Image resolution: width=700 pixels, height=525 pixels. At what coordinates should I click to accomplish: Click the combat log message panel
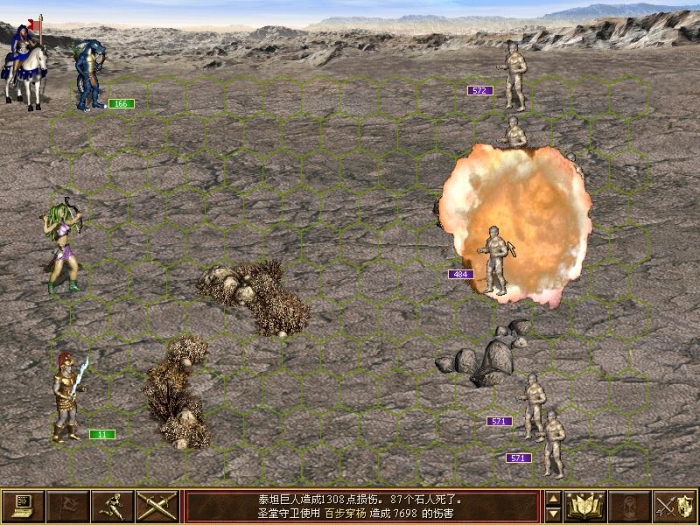coord(362,506)
